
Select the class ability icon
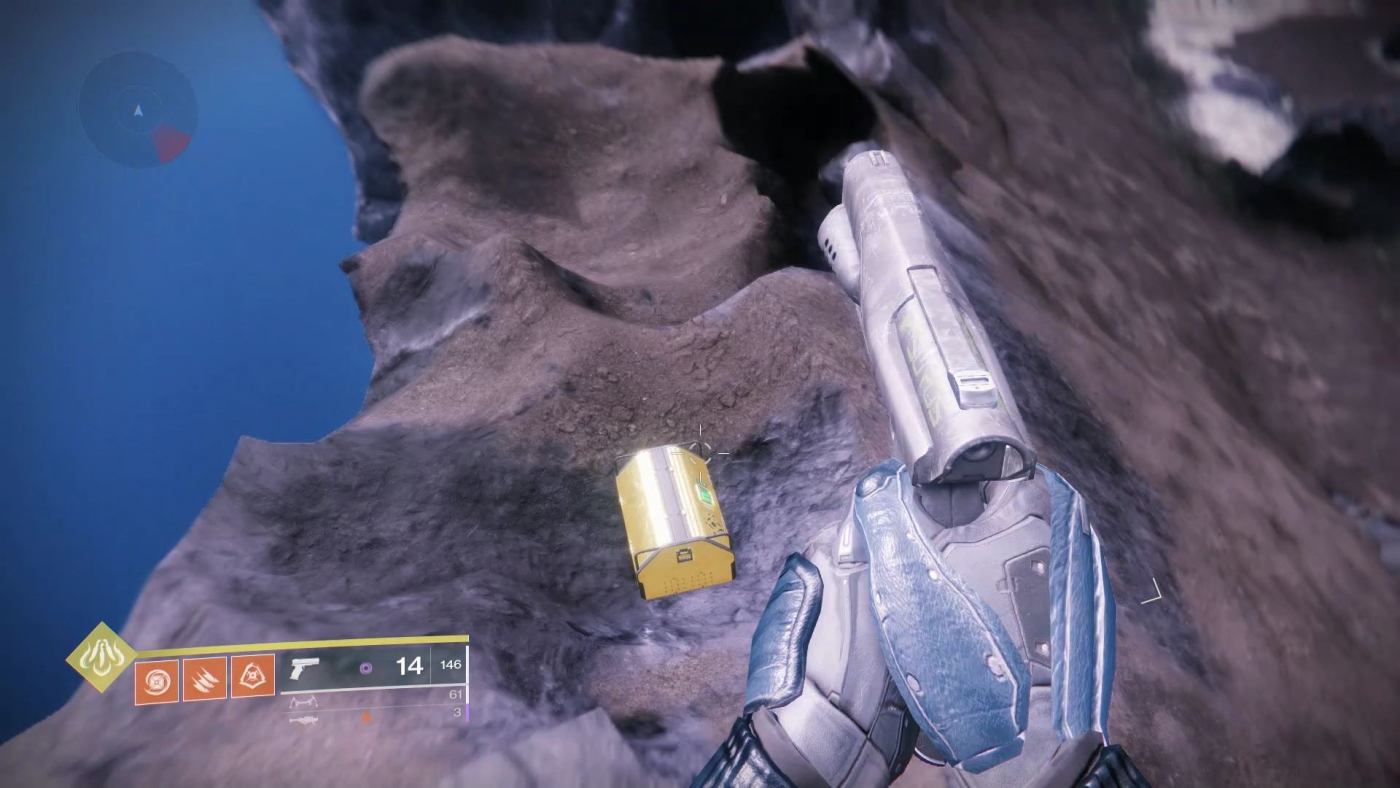tap(254, 674)
